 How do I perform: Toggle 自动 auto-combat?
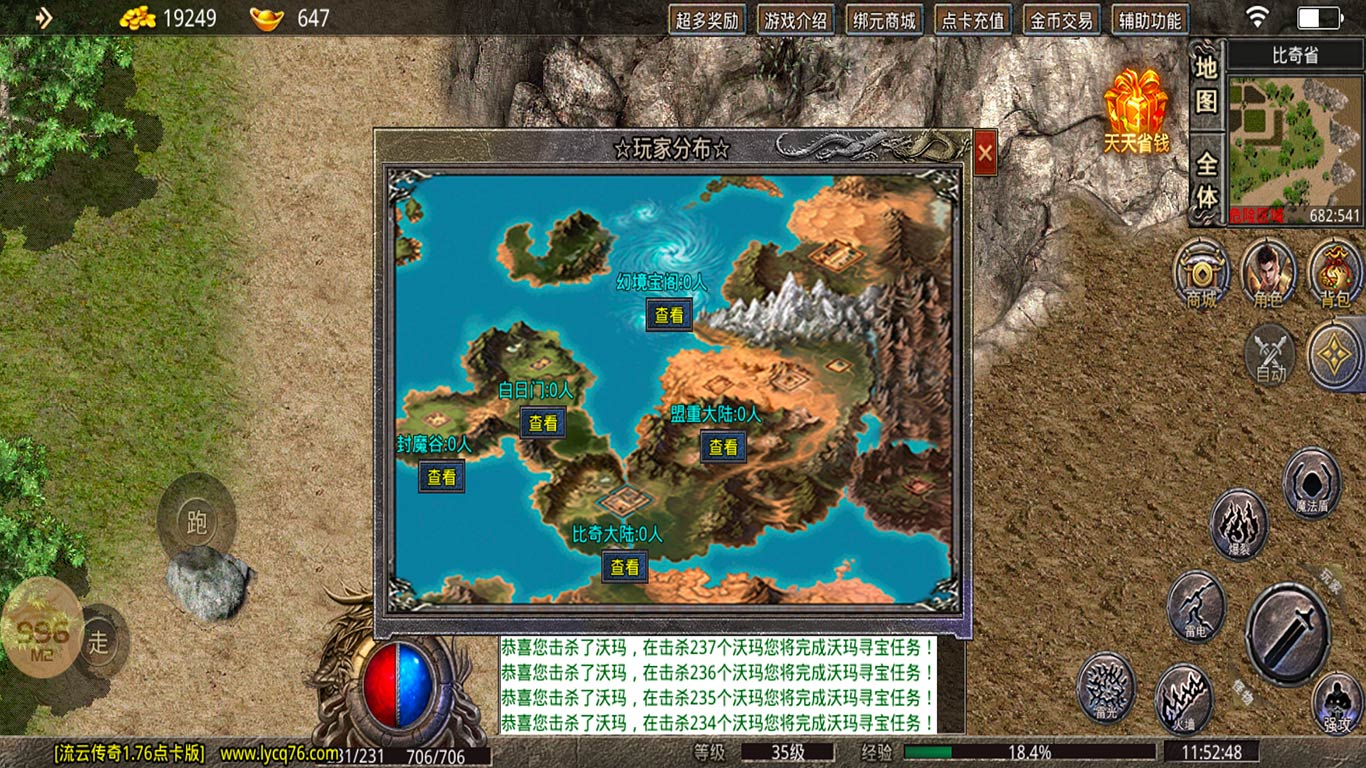(1270, 355)
